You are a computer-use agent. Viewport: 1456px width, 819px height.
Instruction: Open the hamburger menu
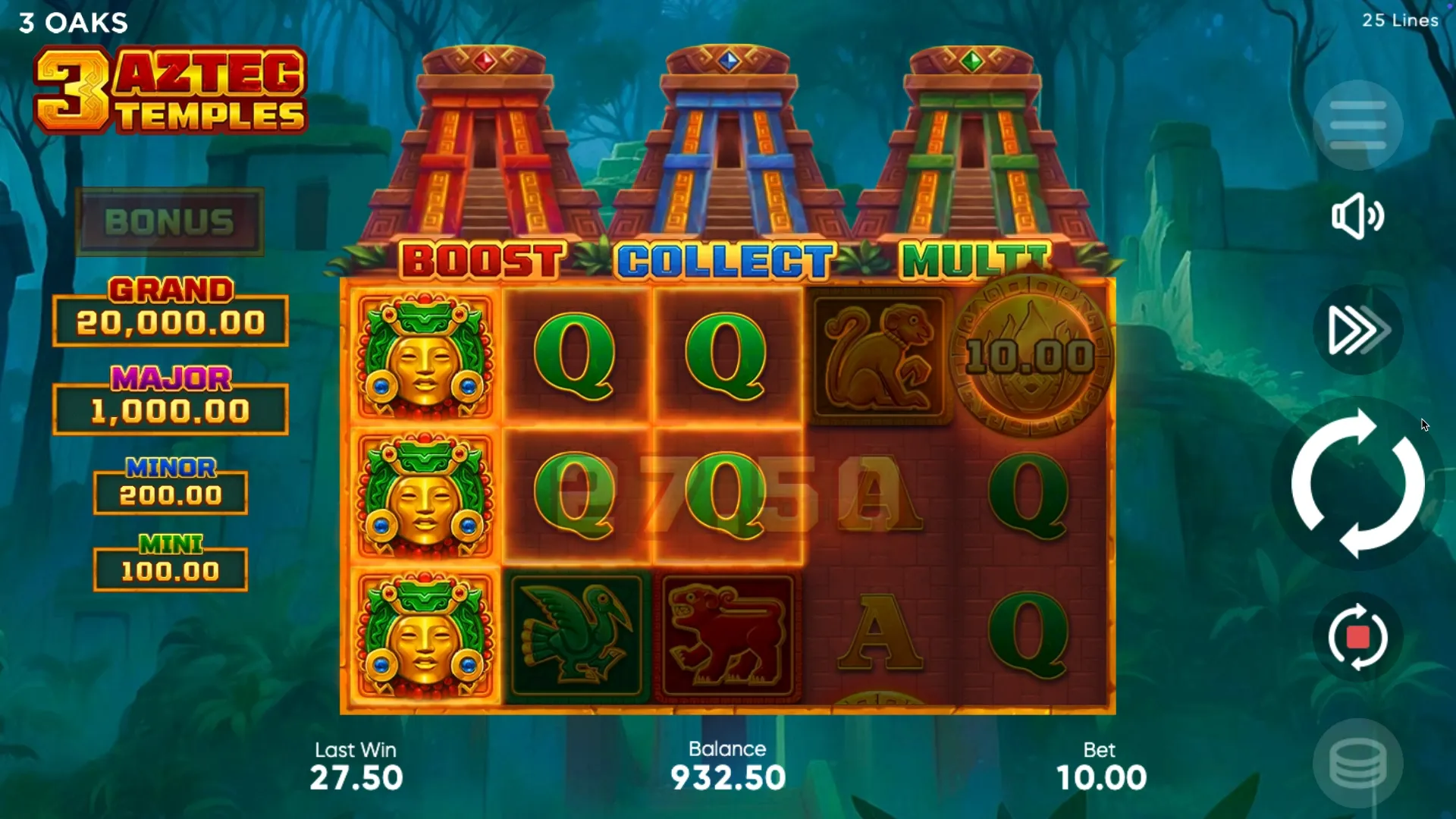point(1357,125)
